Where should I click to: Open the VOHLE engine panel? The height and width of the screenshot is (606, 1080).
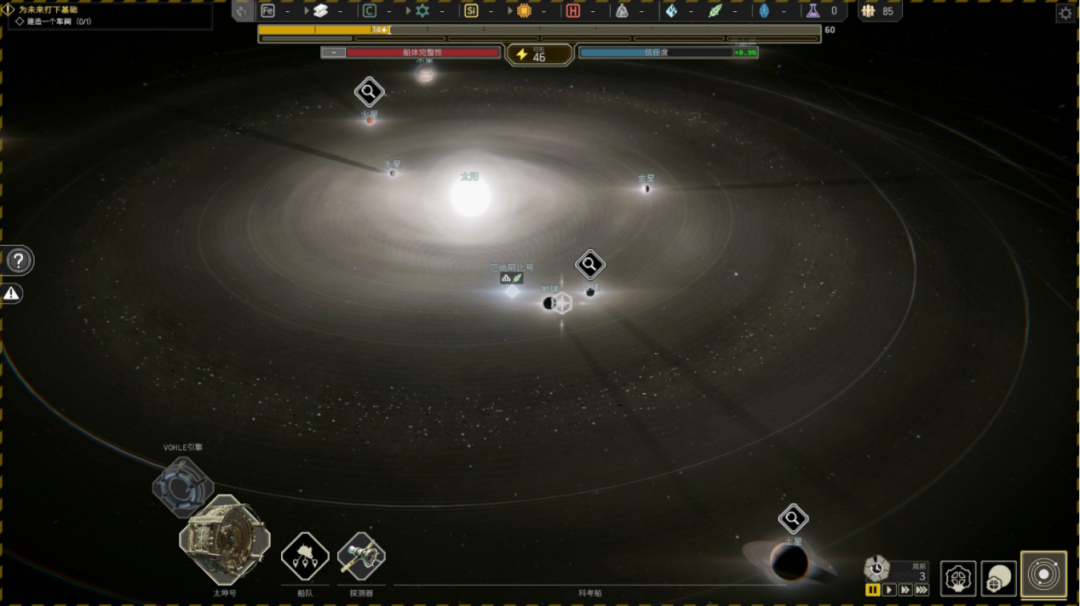click(x=182, y=486)
